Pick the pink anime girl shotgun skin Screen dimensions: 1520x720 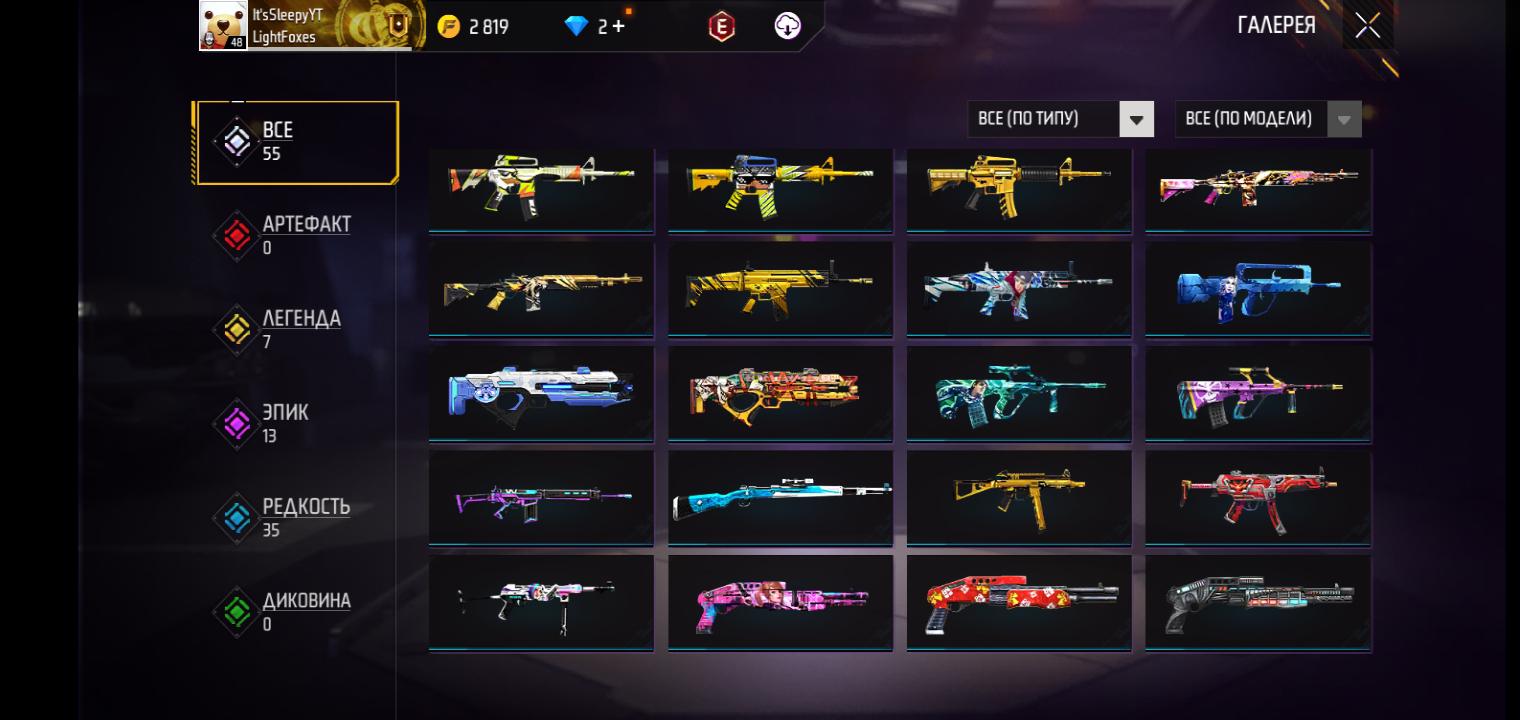(780, 602)
